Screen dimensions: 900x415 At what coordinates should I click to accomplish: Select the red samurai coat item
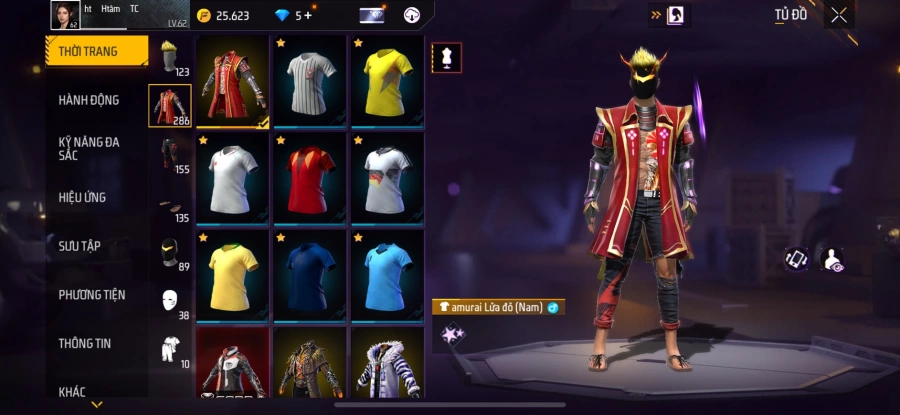coord(233,81)
